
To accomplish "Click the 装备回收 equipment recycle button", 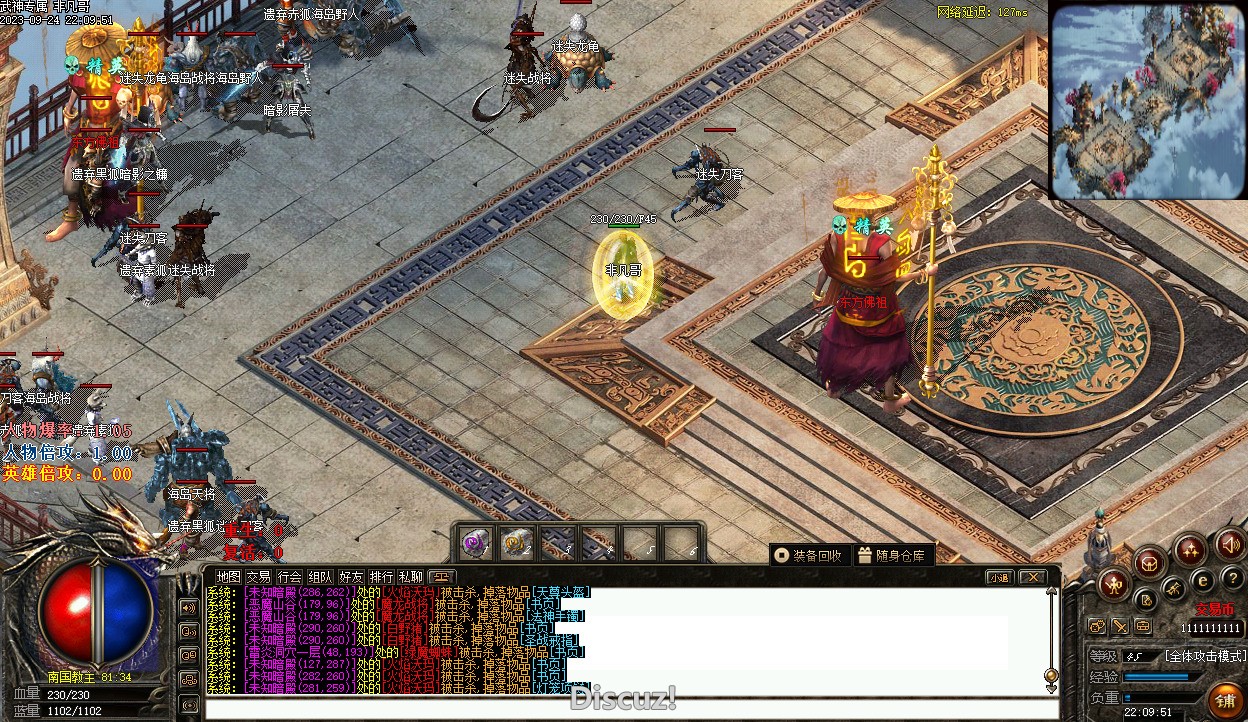I will coord(808,555).
